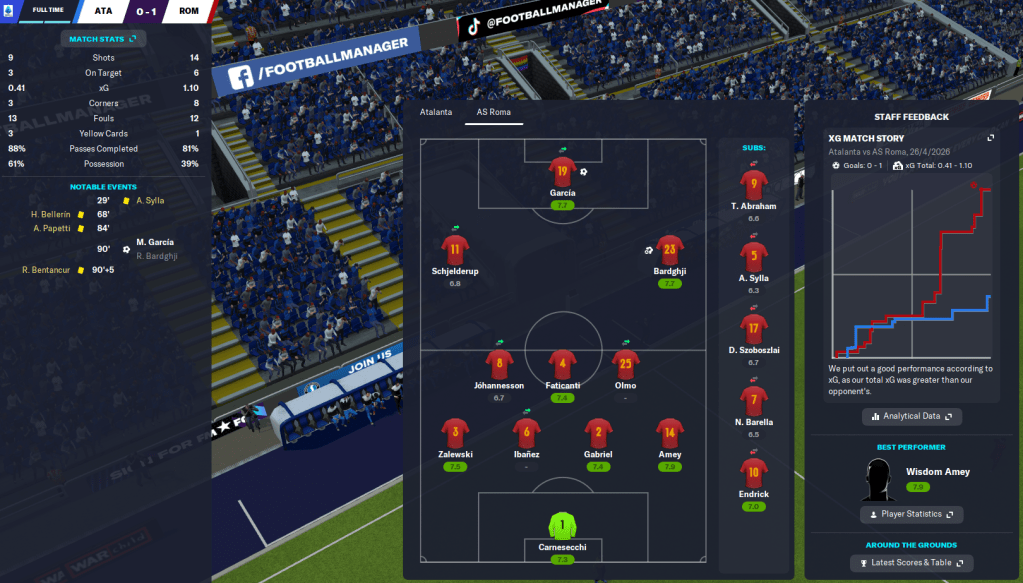Image resolution: width=1023 pixels, height=583 pixels.
Task: Select left-back Zalewski
Action: 455,433
